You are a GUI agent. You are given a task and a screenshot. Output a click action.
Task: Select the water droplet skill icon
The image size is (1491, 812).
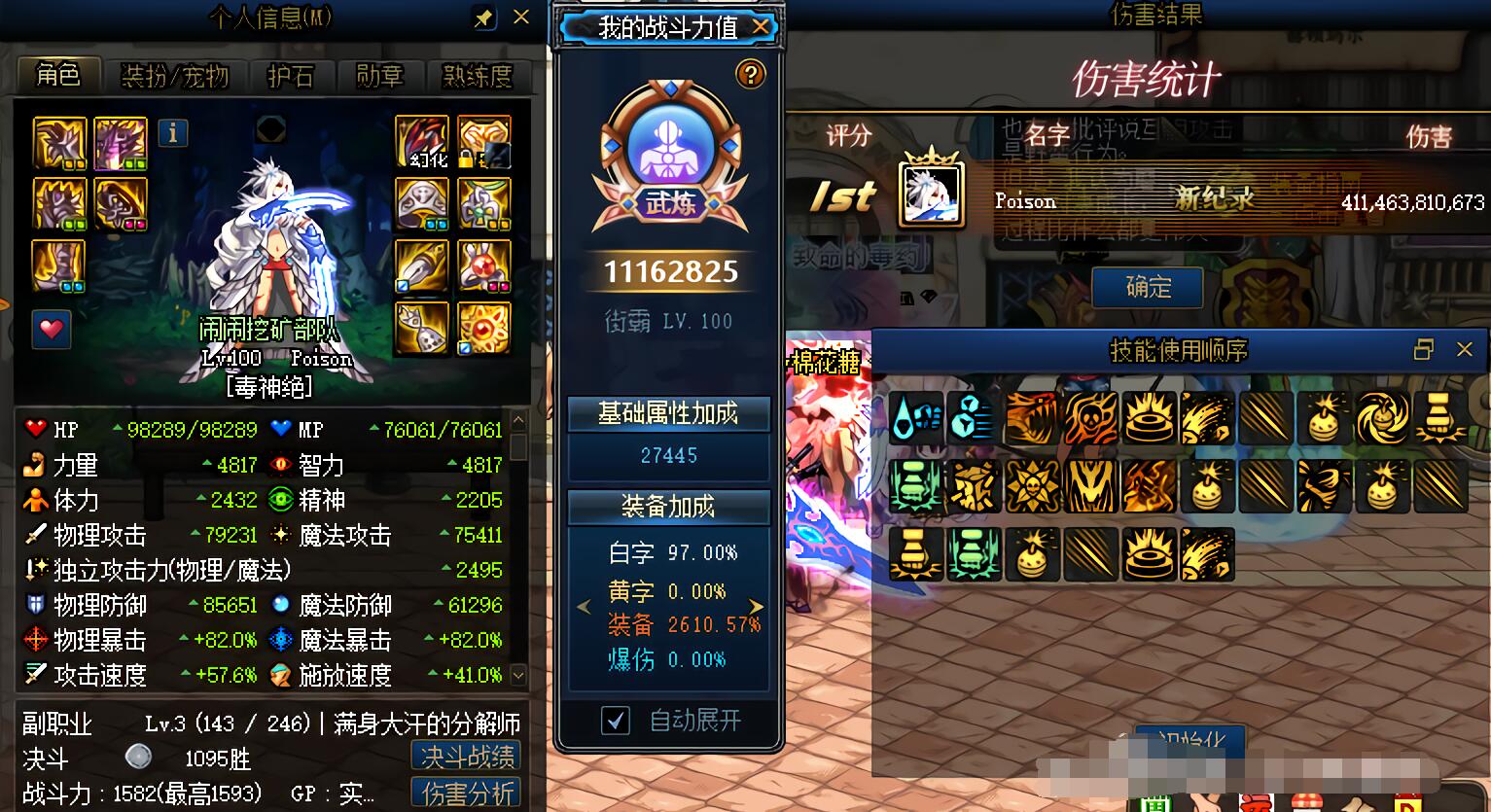tap(915, 418)
